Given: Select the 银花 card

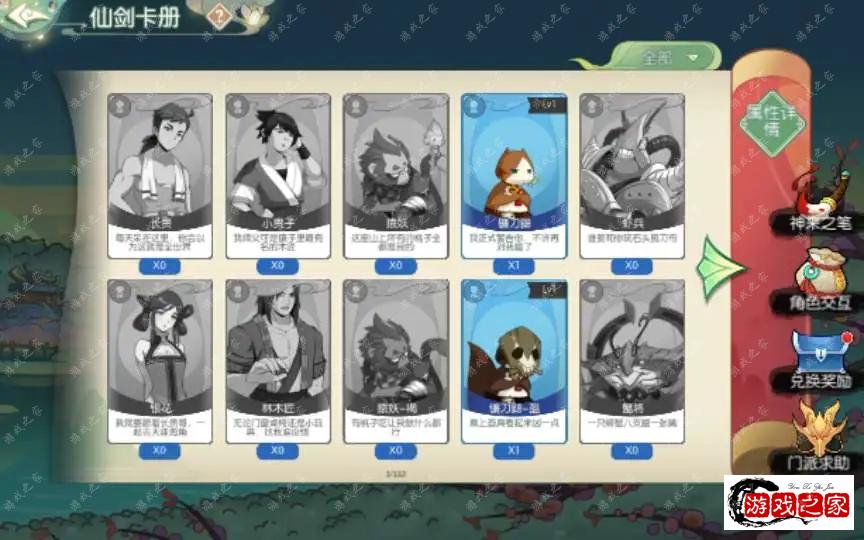Looking at the screenshot, I should tap(160, 360).
